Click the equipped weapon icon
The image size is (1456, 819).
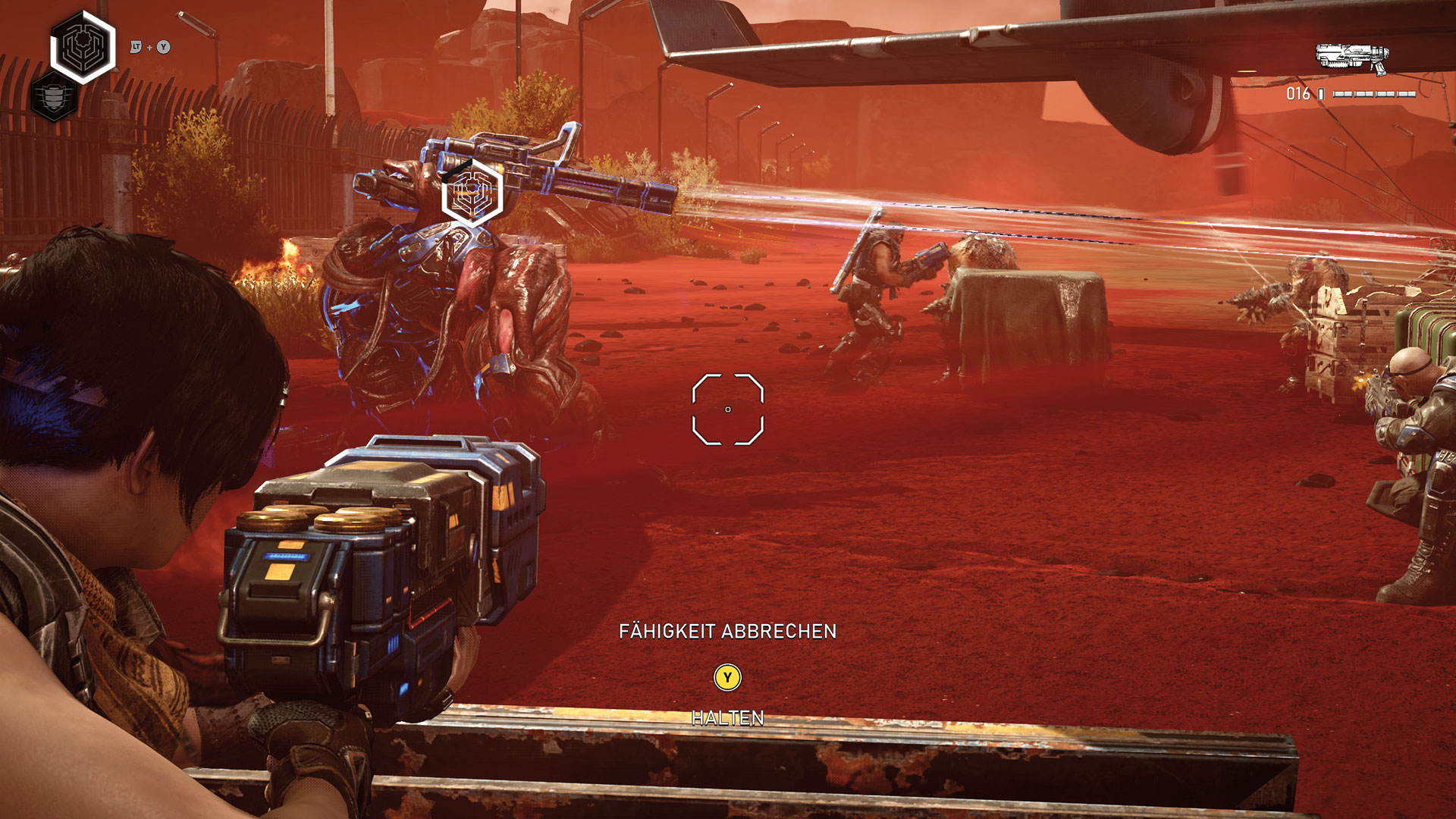(1352, 58)
